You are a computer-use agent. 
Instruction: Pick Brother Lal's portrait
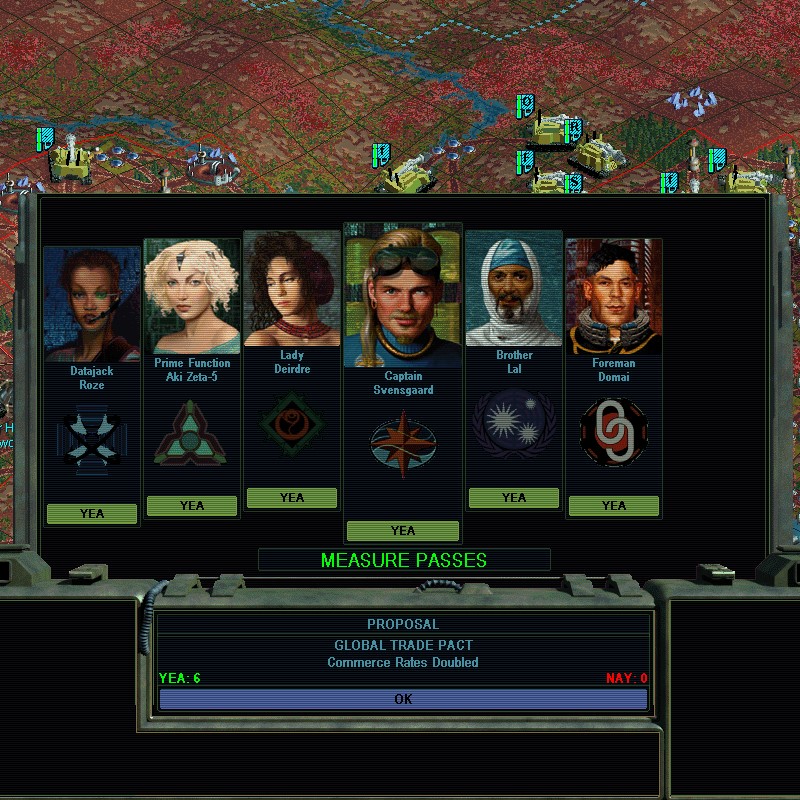tap(514, 290)
